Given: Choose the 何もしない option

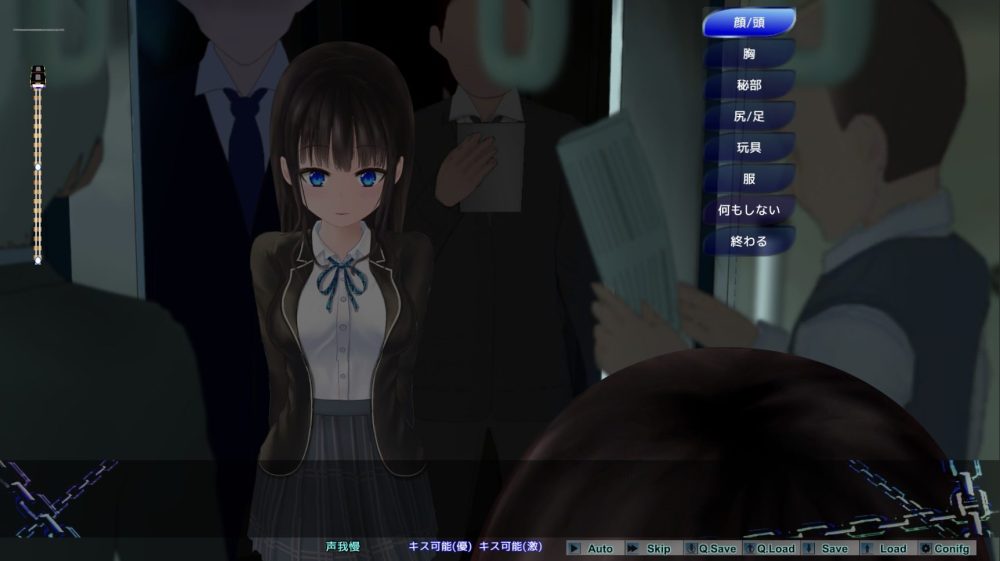Looking at the screenshot, I should click(x=749, y=211).
